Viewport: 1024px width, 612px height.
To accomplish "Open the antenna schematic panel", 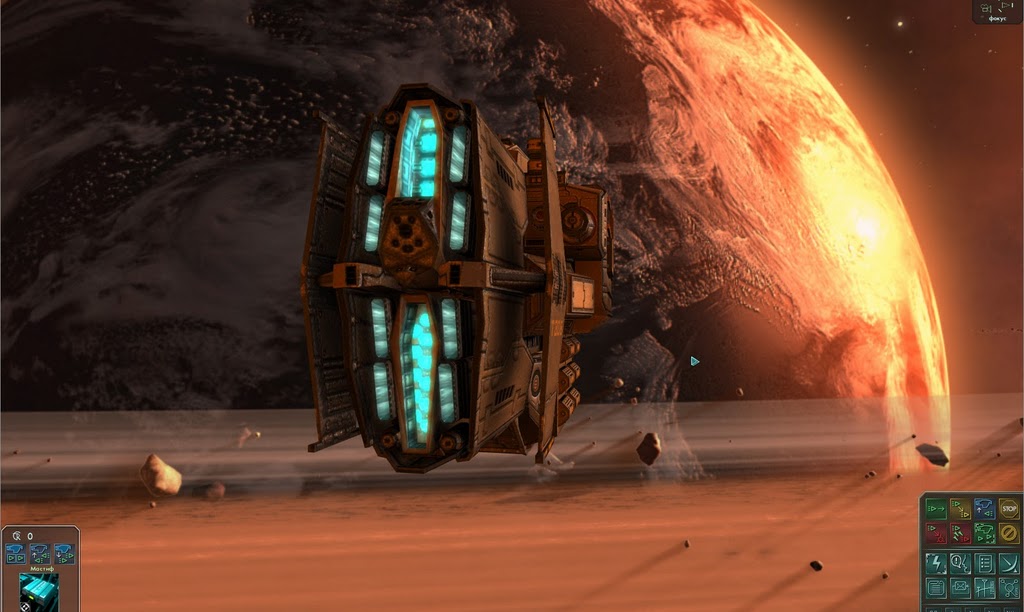I will 984,588.
